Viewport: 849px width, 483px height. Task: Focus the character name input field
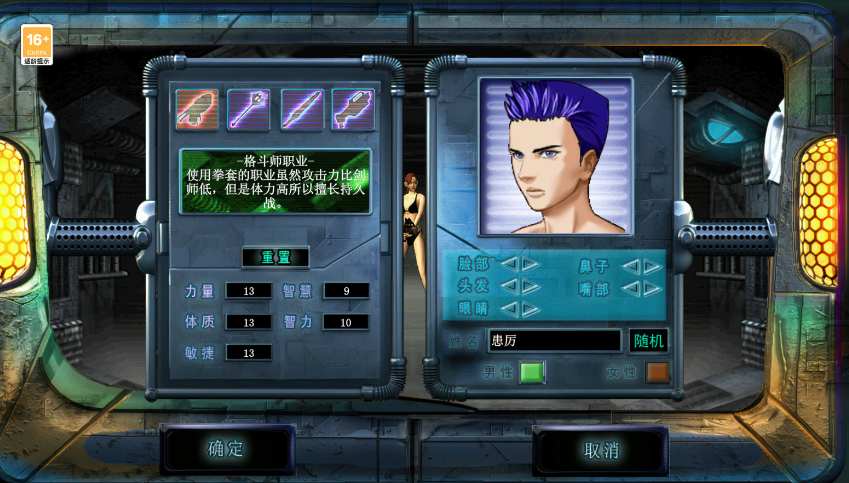coord(554,340)
